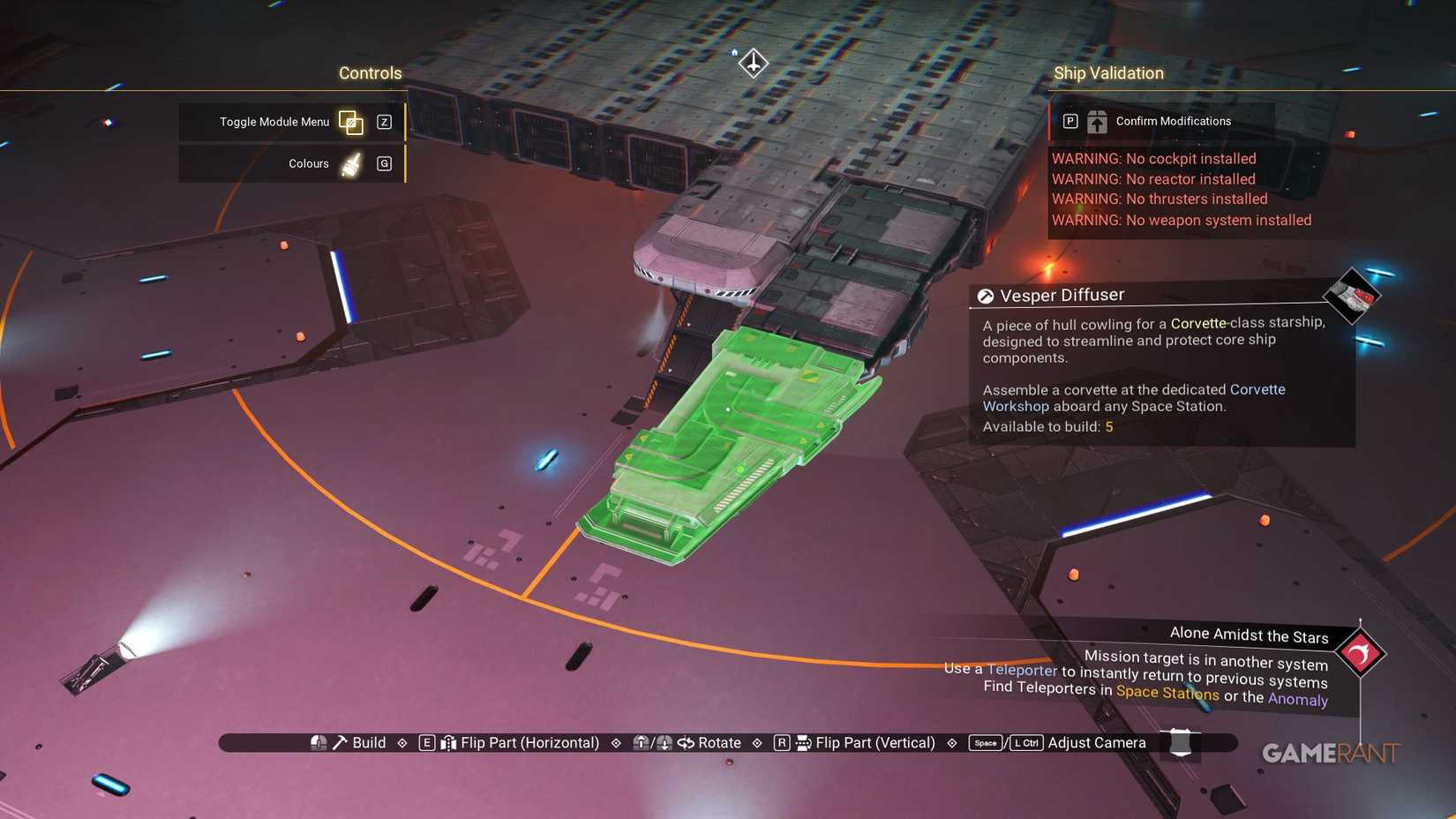Click the ship marker at the top of the screen
Image resolution: width=1456 pixels, height=819 pixels.
pyautogui.click(x=752, y=63)
